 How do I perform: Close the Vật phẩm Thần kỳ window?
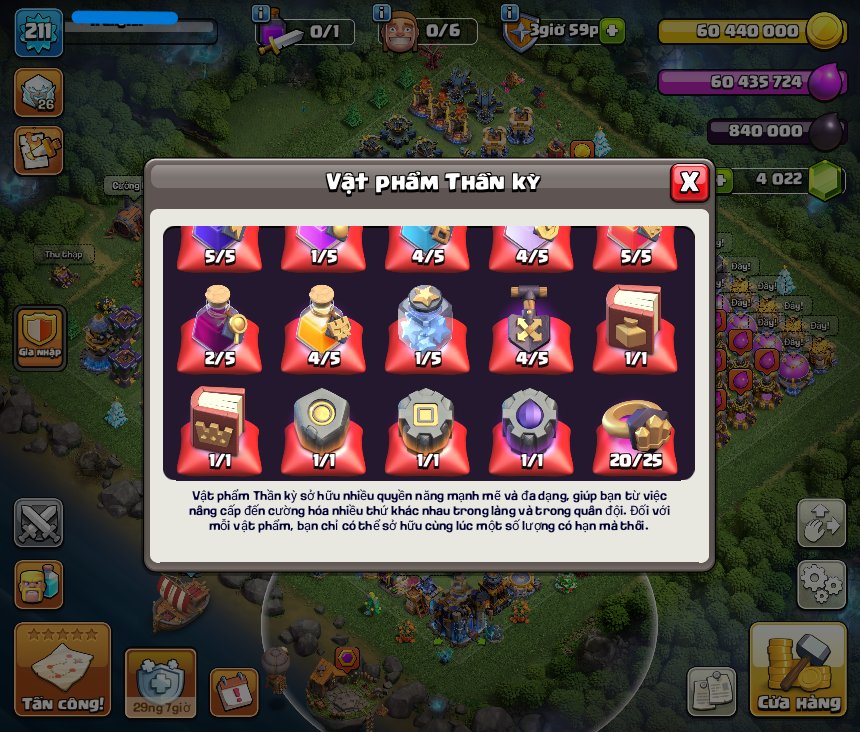(689, 182)
